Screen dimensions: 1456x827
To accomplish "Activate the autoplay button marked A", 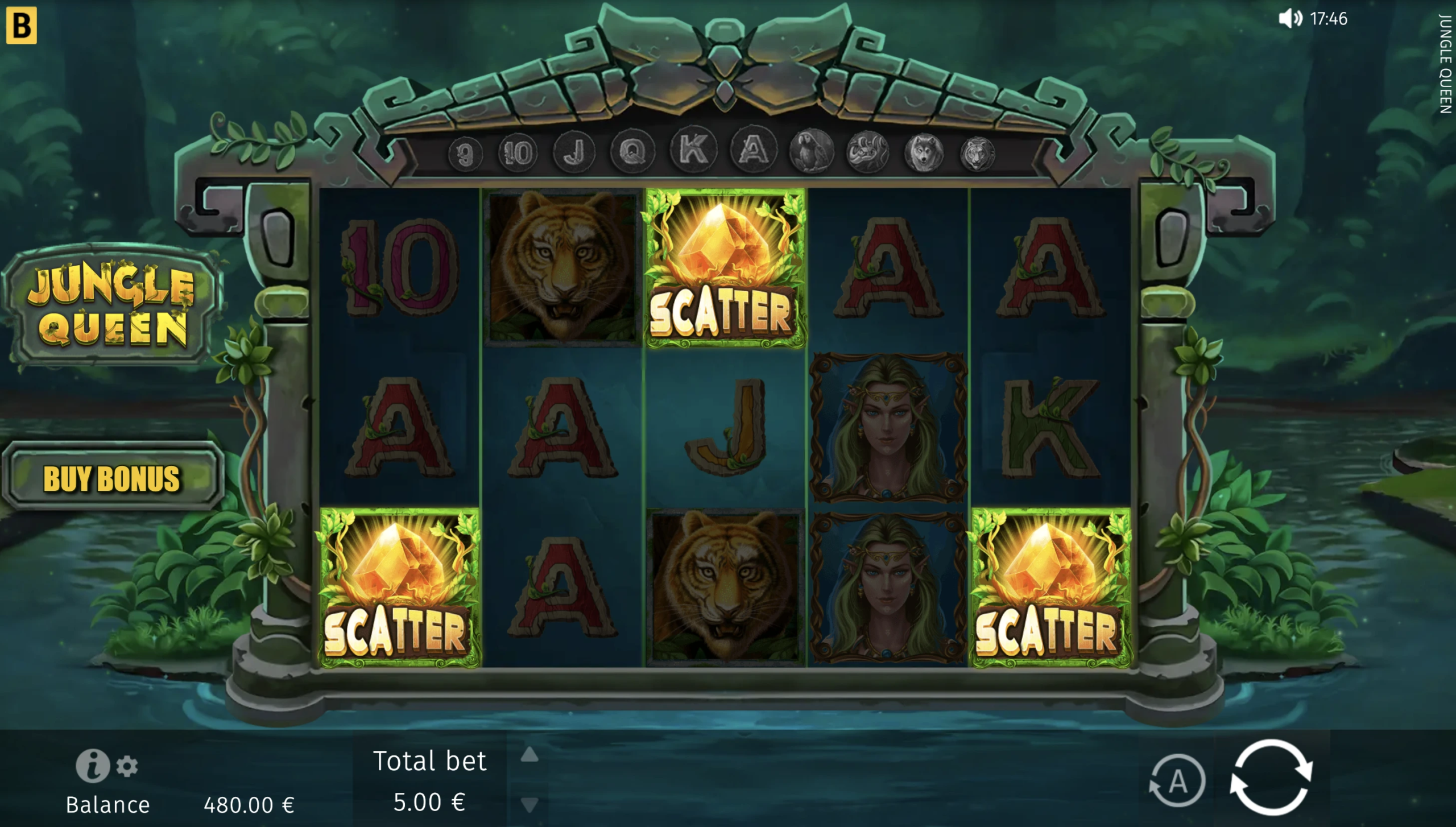I will tap(1177, 782).
